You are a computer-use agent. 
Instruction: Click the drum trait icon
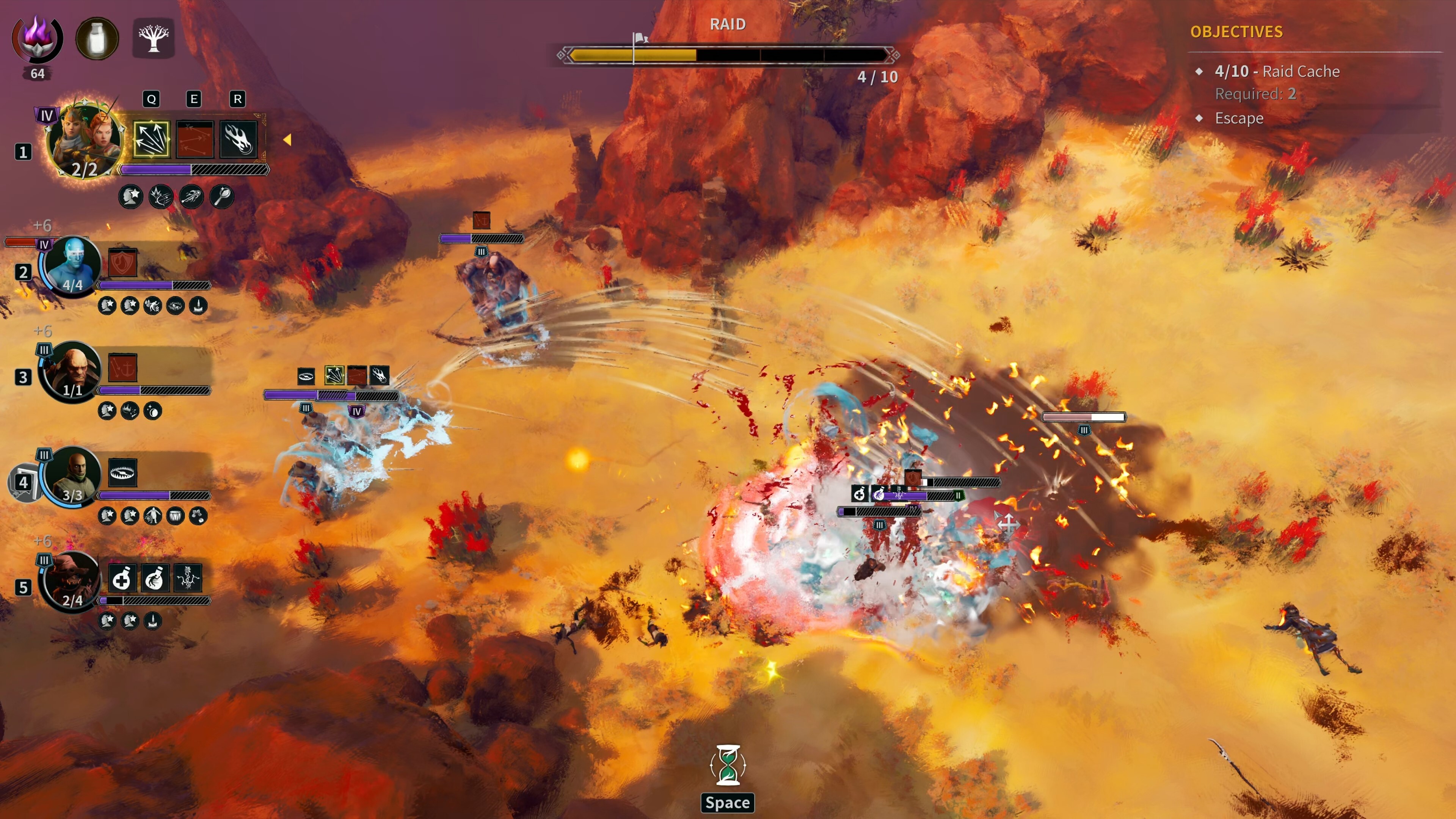175,516
